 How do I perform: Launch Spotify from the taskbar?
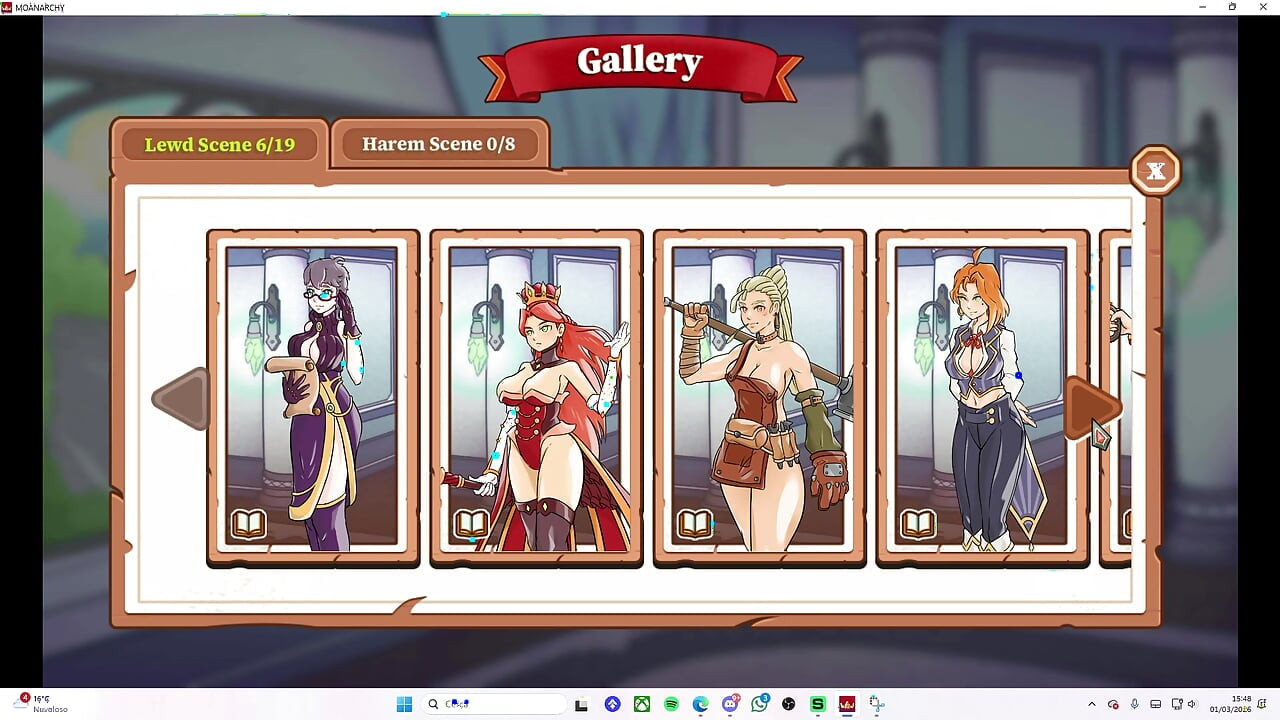671,704
